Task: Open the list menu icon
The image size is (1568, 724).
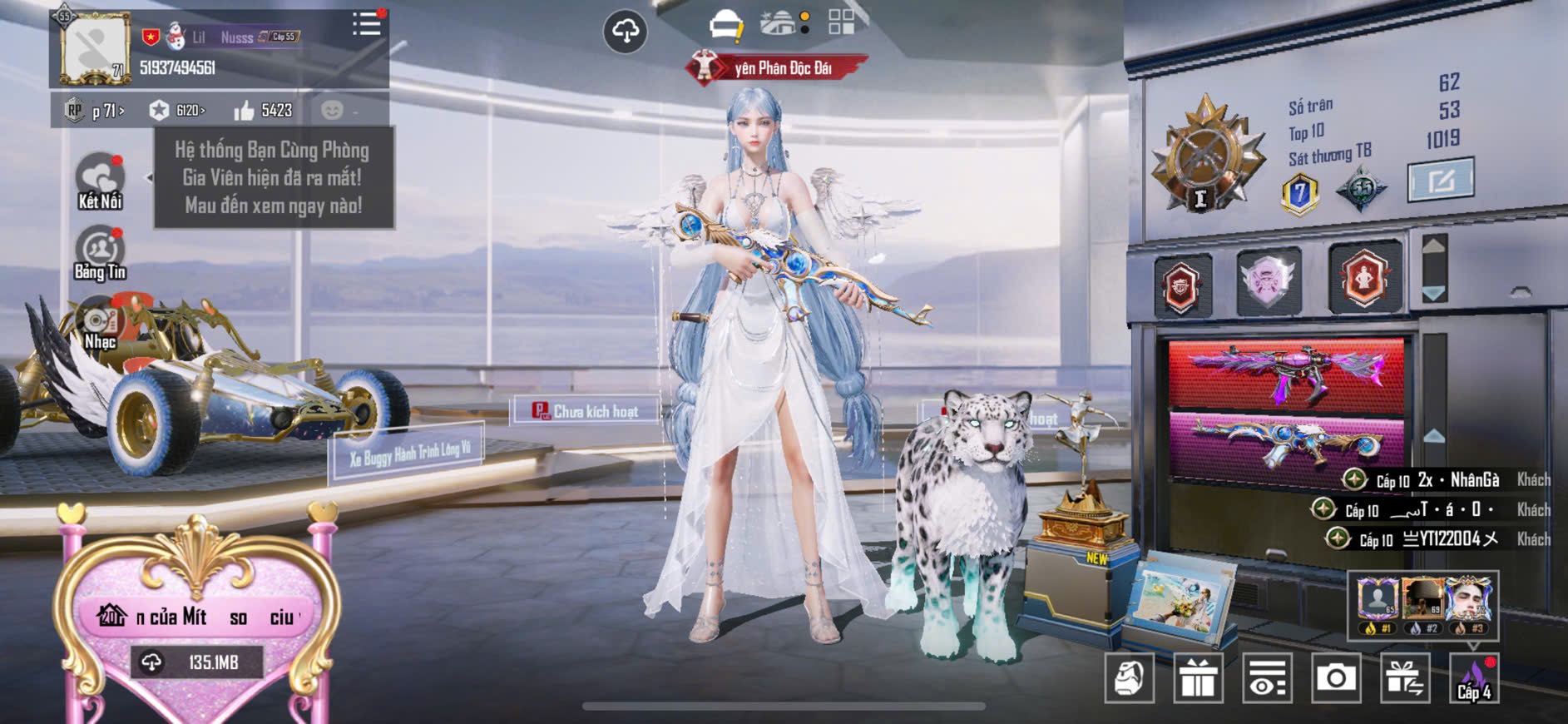Action: (x=366, y=24)
